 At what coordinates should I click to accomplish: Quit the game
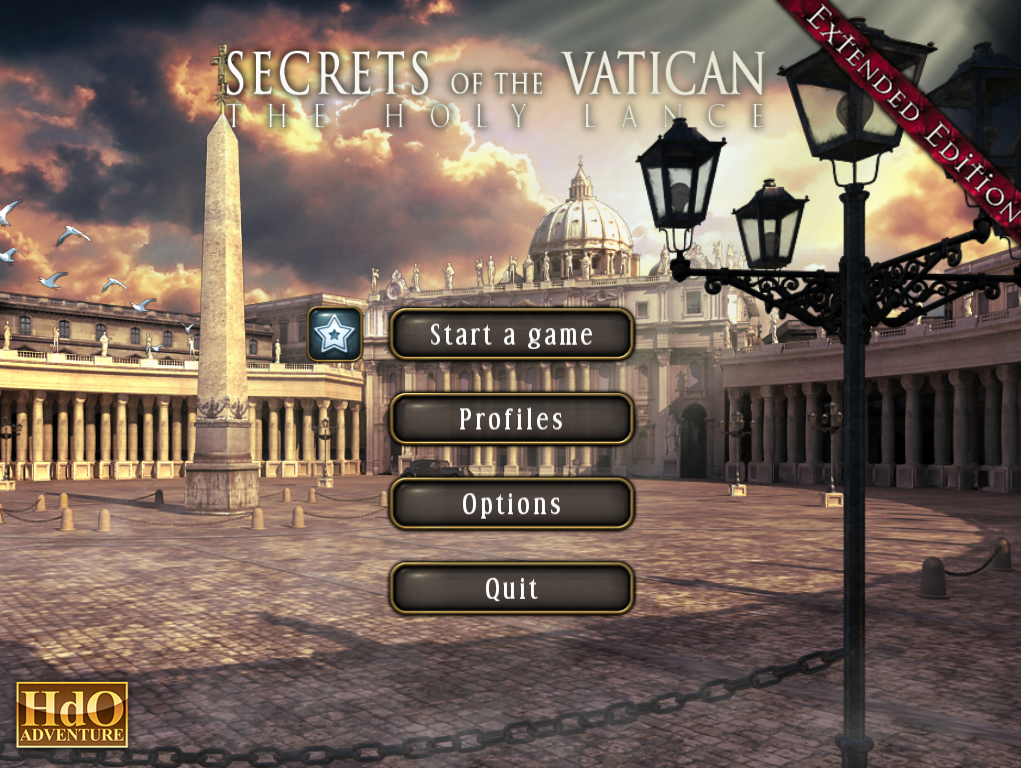pos(511,589)
